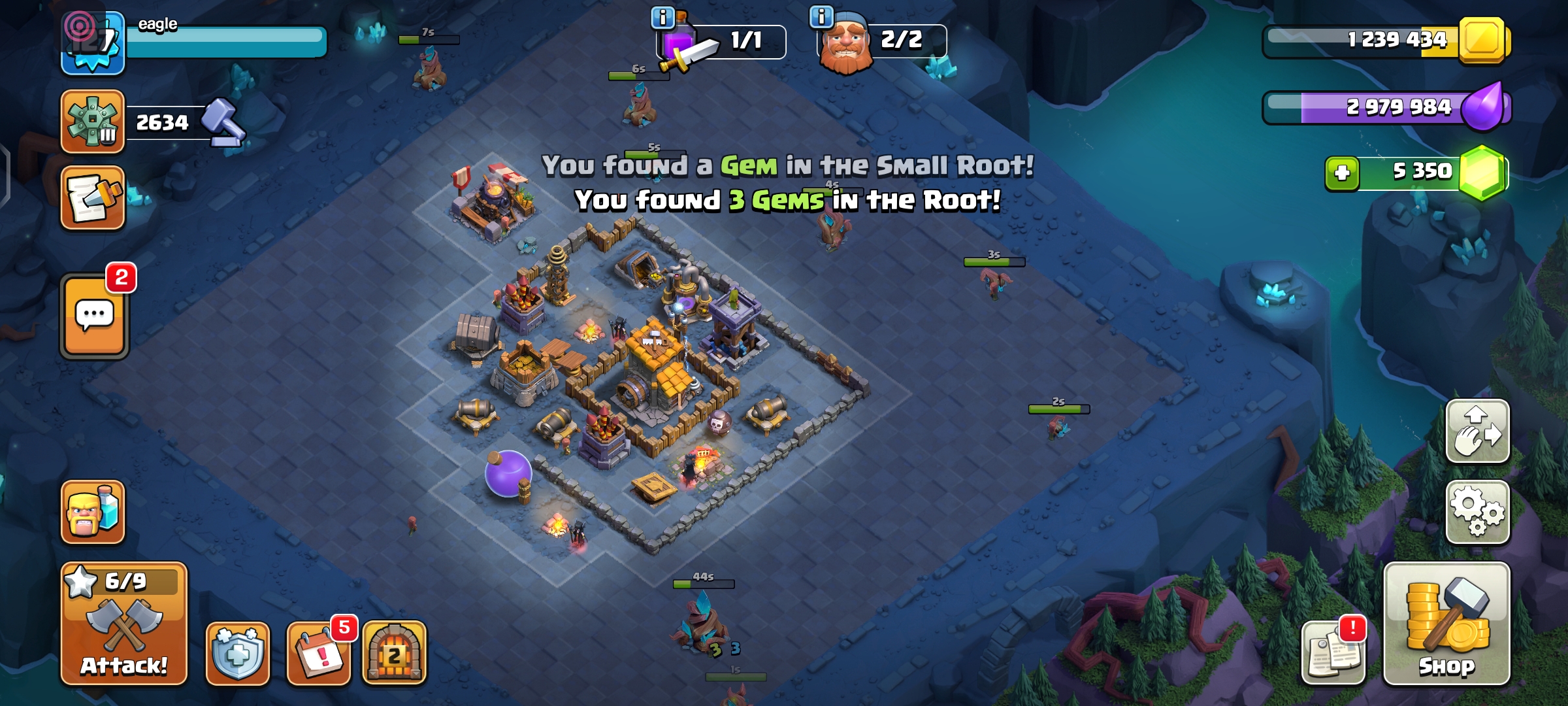Tap the purple elixir resource bar
This screenshot has height=706, width=1568.
(x=1385, y=107)
